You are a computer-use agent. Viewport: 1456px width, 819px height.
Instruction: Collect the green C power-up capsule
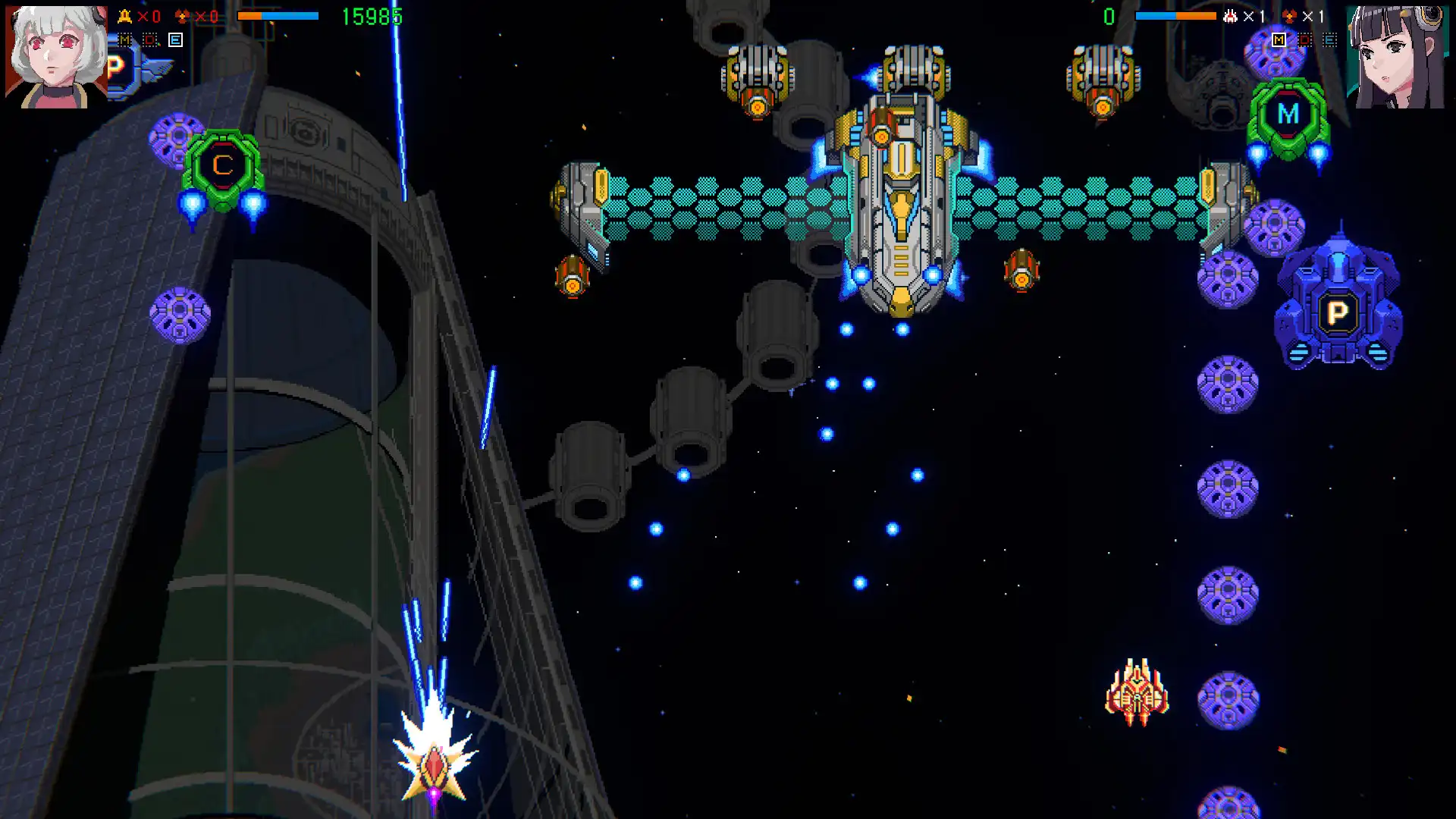click(x=222, y=165)
